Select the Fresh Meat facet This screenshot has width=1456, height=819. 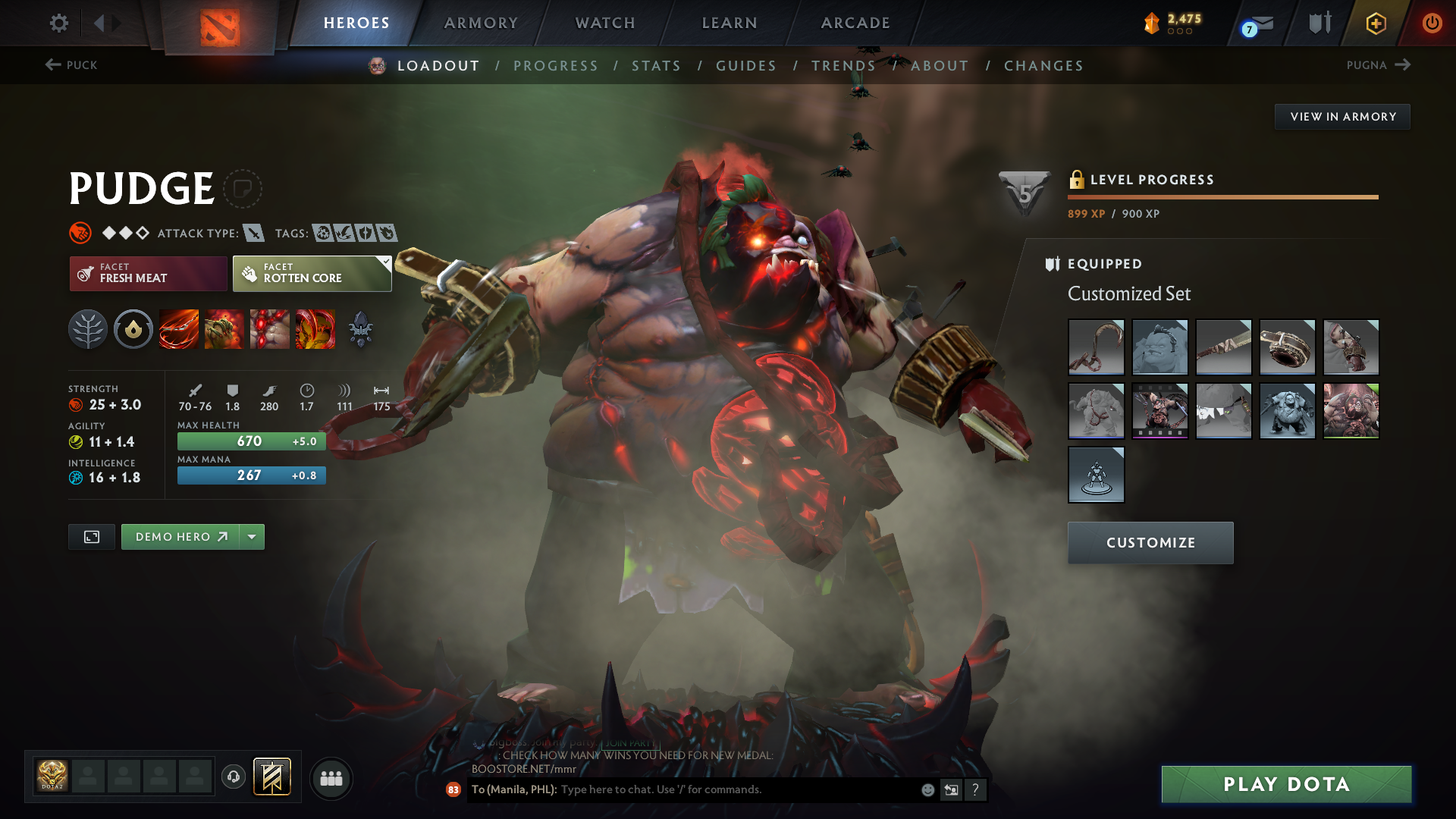148,274
